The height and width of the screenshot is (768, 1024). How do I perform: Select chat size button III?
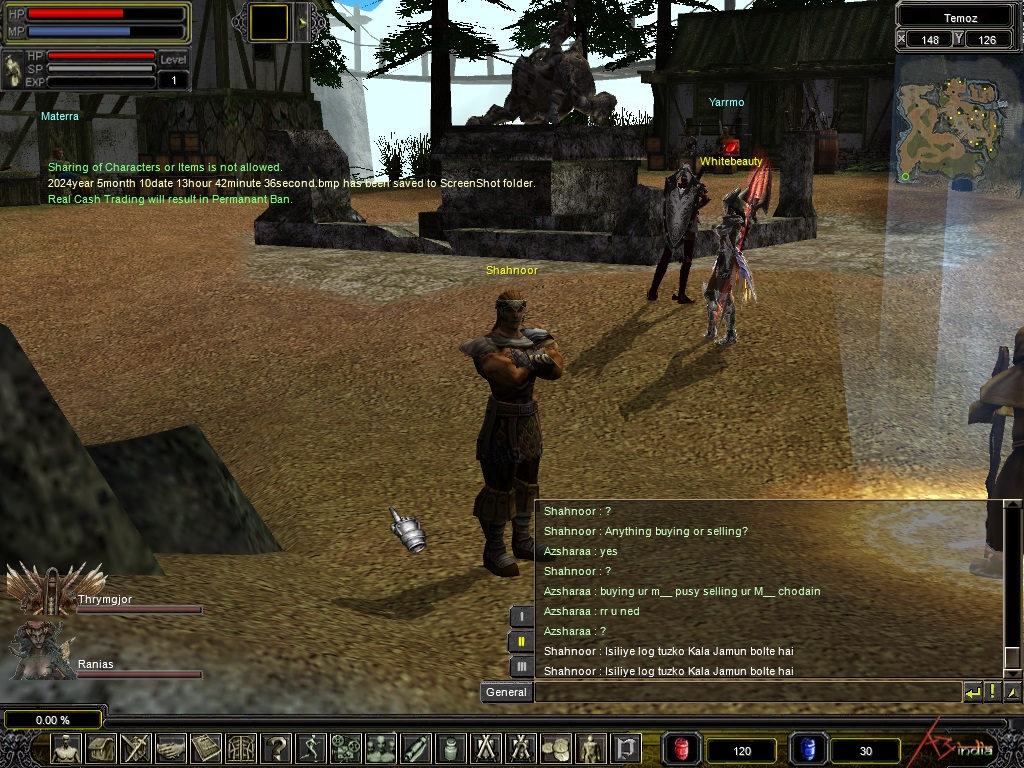[521, 666]
